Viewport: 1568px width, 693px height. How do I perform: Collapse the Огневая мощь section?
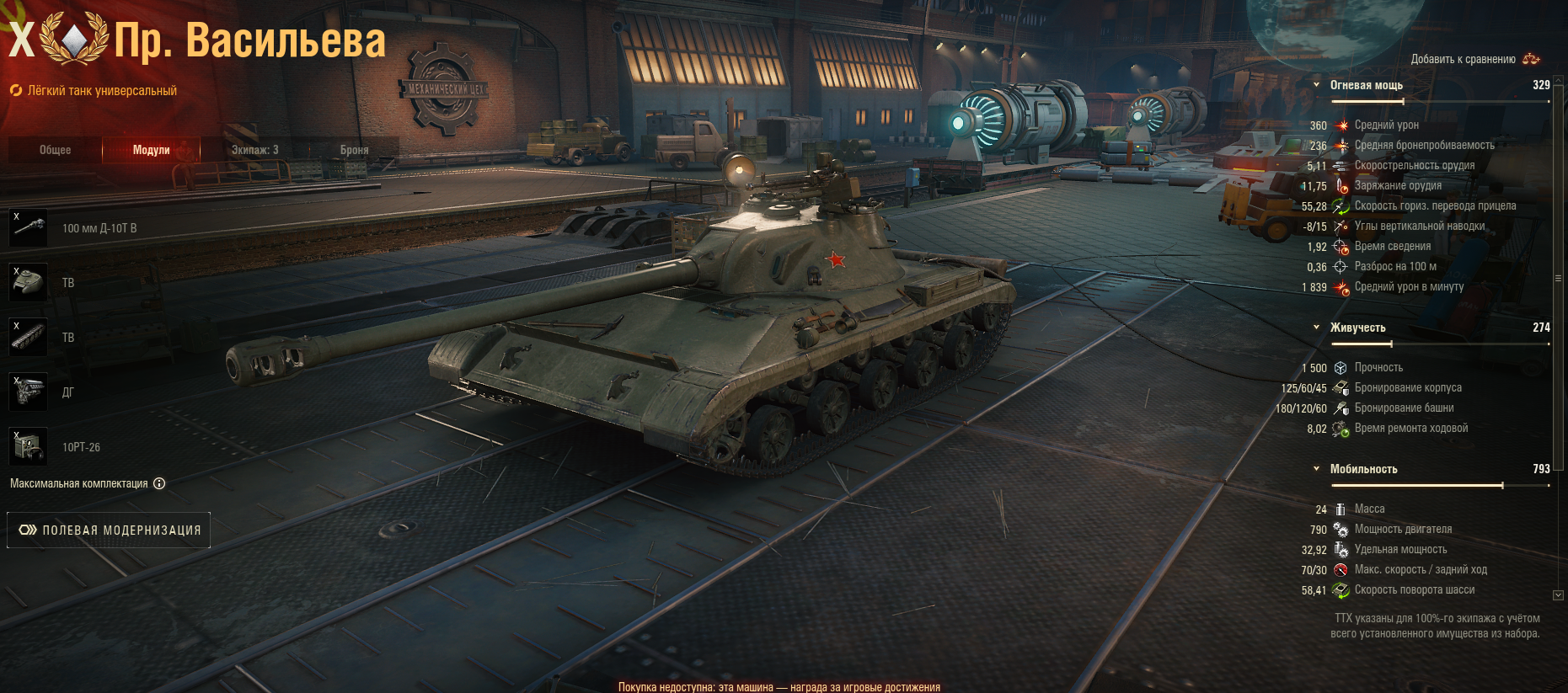1317,85
